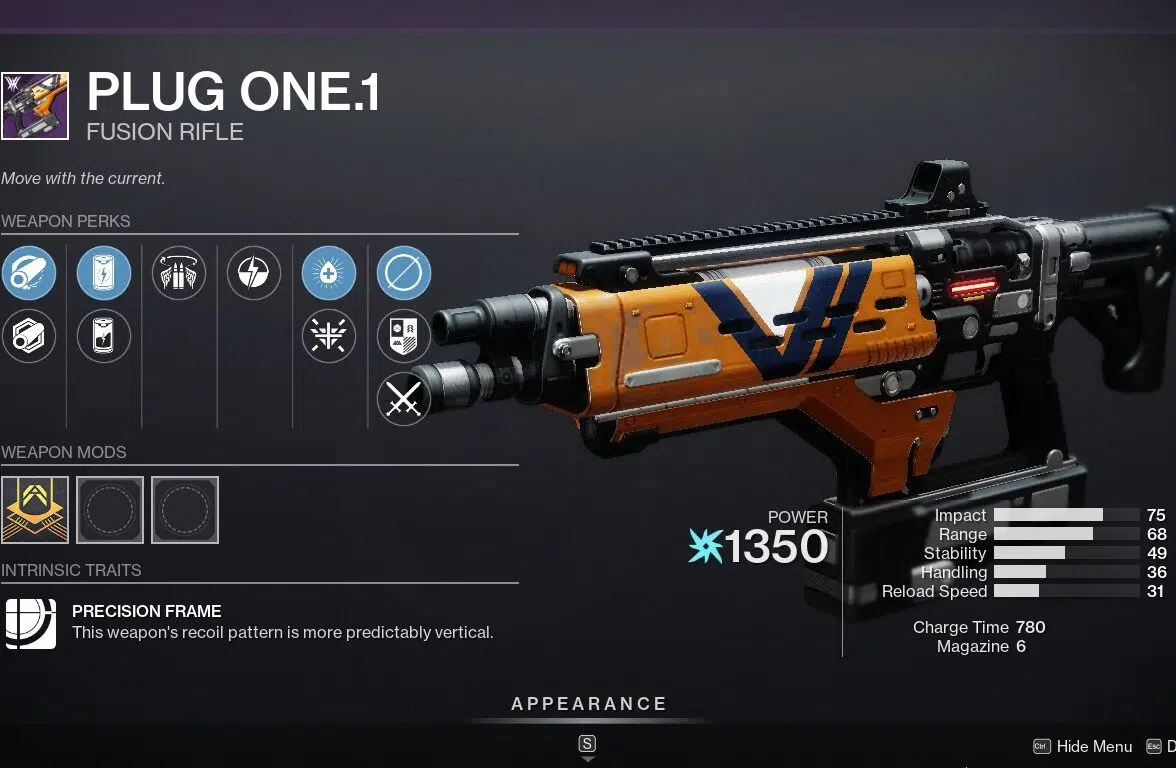Select the highlighted blue battery perk
1176x768 pixels.
[104, 273]
